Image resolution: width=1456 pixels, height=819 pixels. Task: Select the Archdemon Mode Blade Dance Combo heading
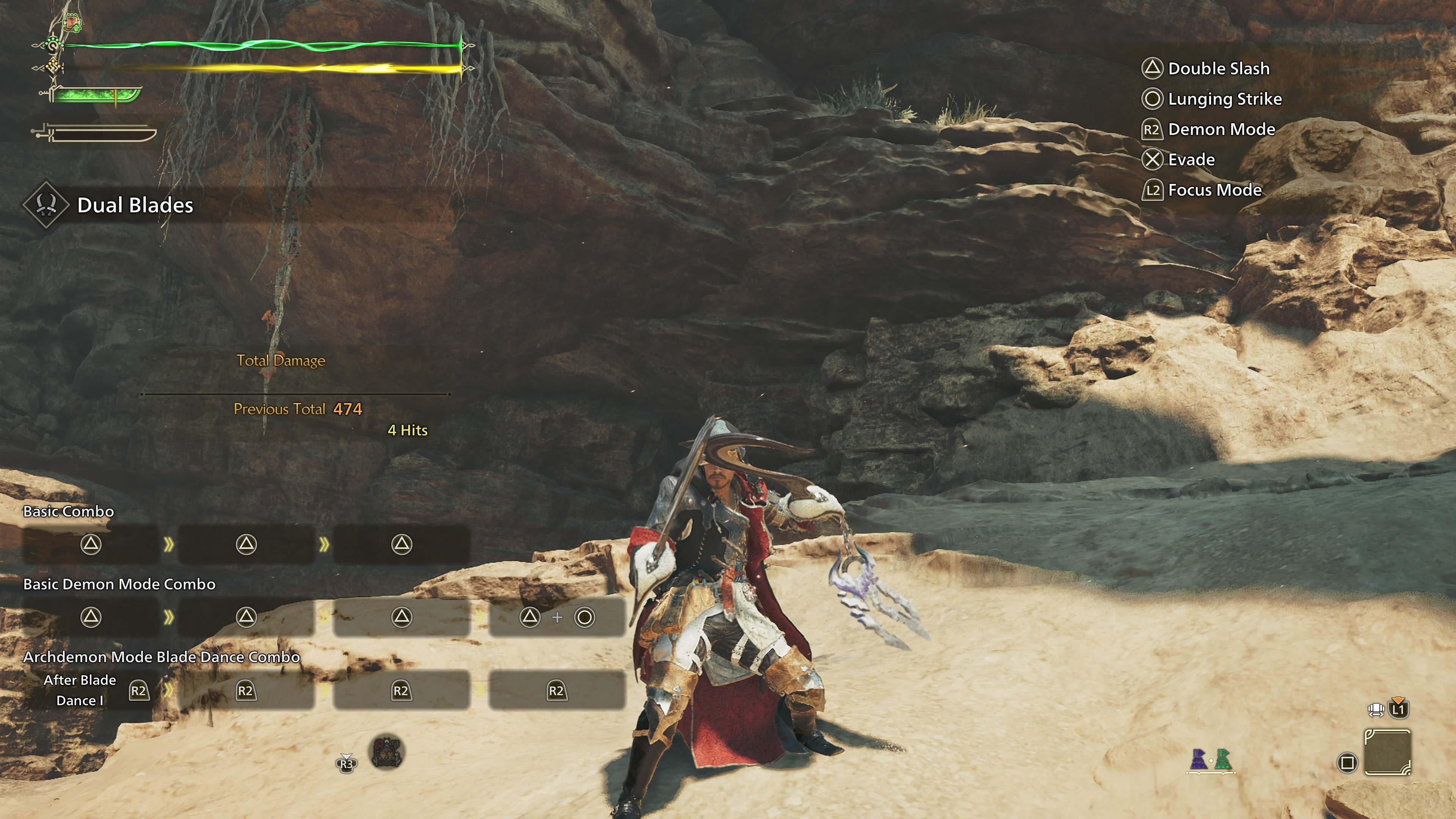(x=162, y=657)
